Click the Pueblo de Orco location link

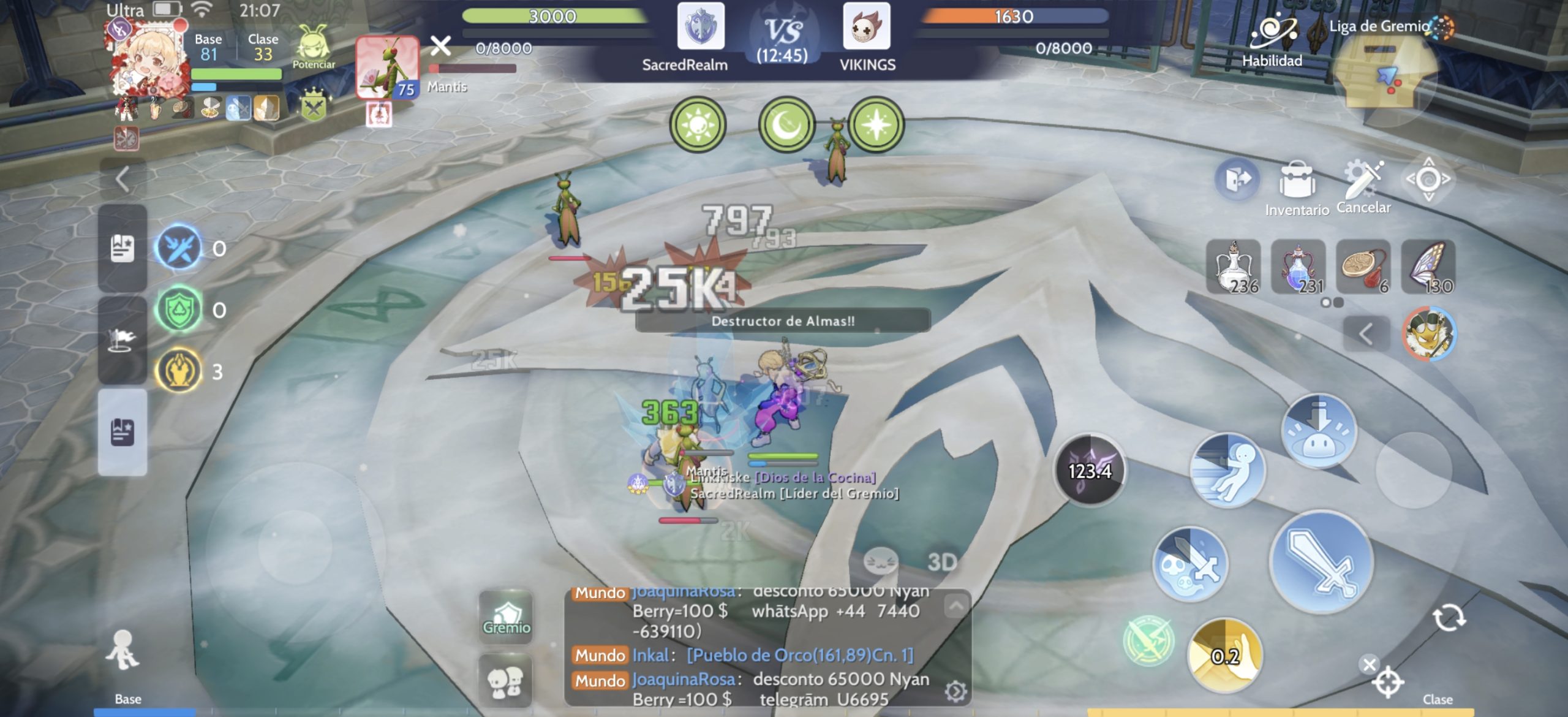(800, 655)
